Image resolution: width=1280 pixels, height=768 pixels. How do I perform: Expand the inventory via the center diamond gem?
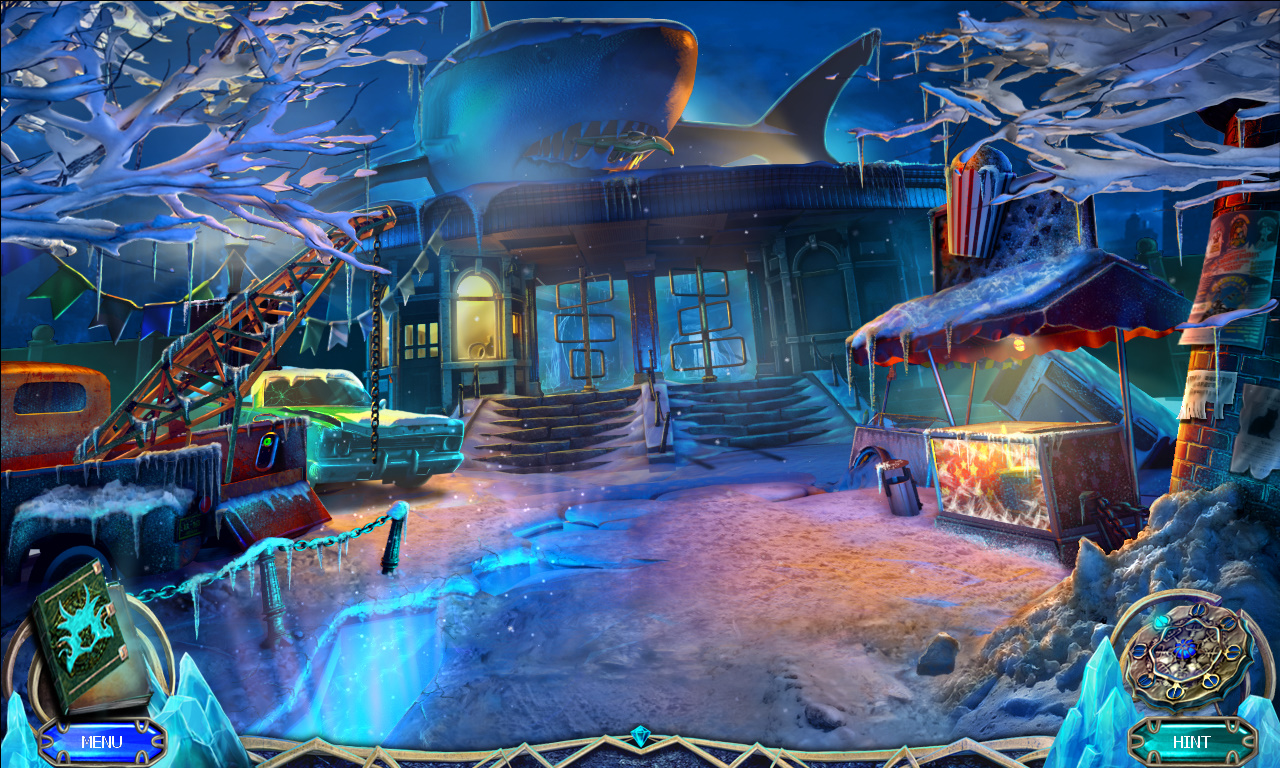[x=640, y=737]
